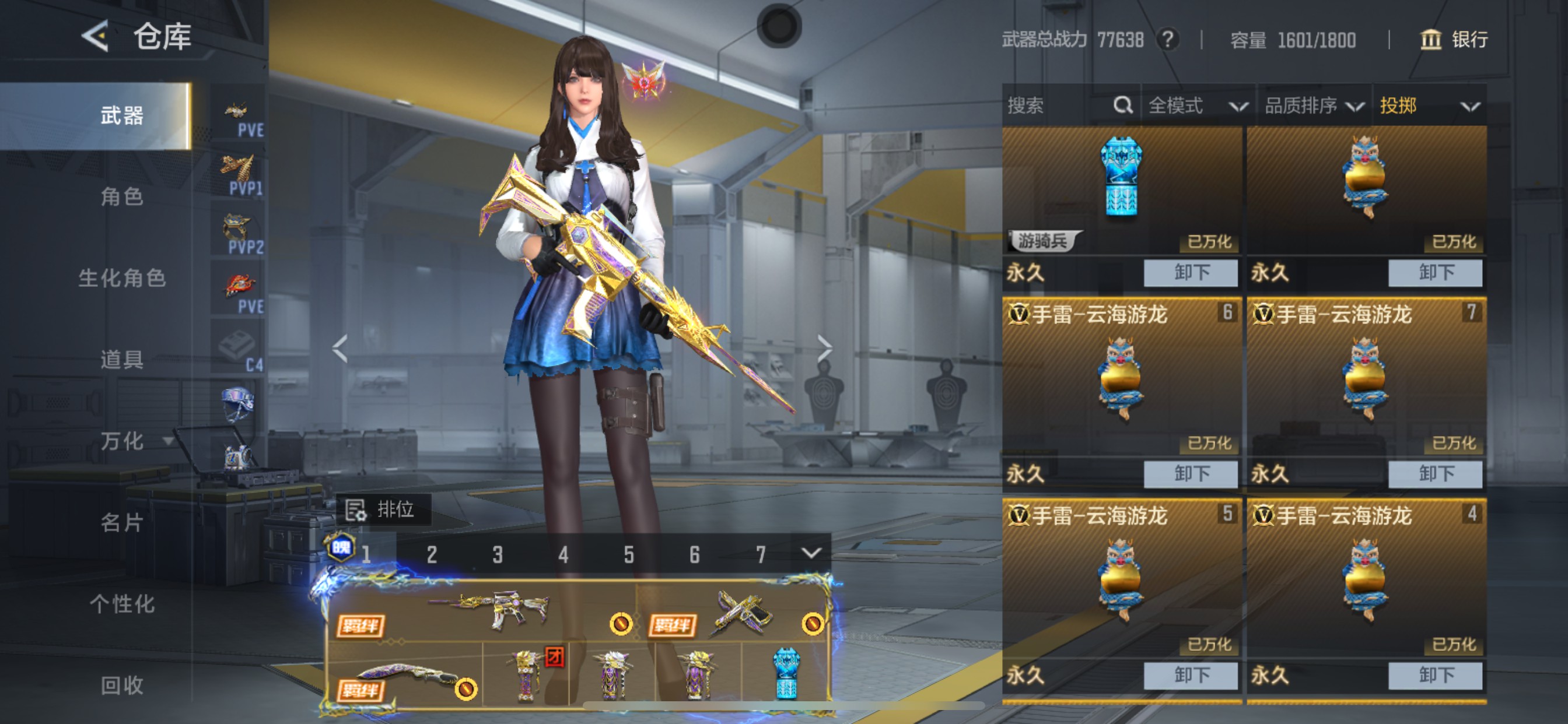Open the 生化角色 category
Screen dimensions: 1568x724
(122, 278)
